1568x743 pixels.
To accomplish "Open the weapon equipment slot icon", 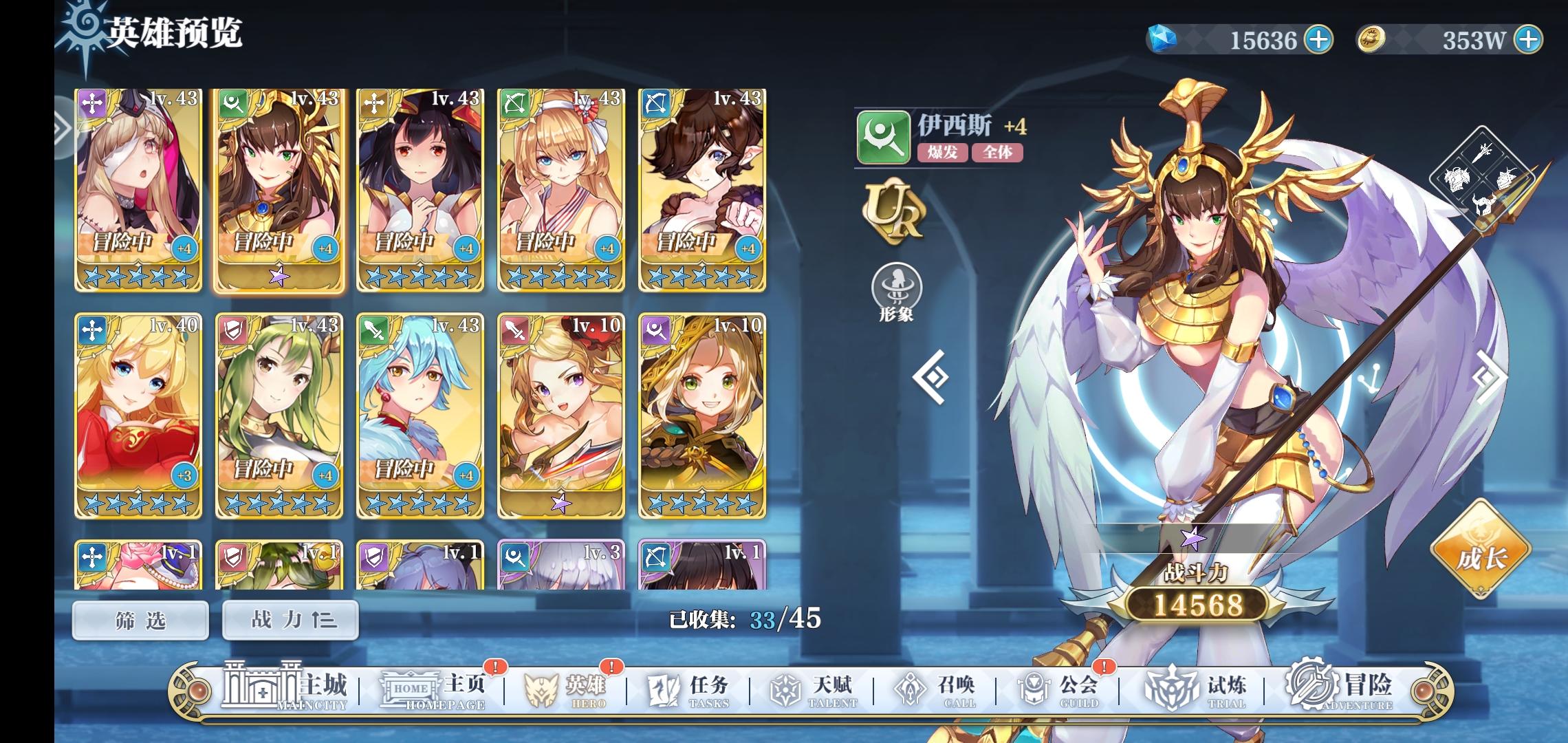I will click(x=1483, y=153).
